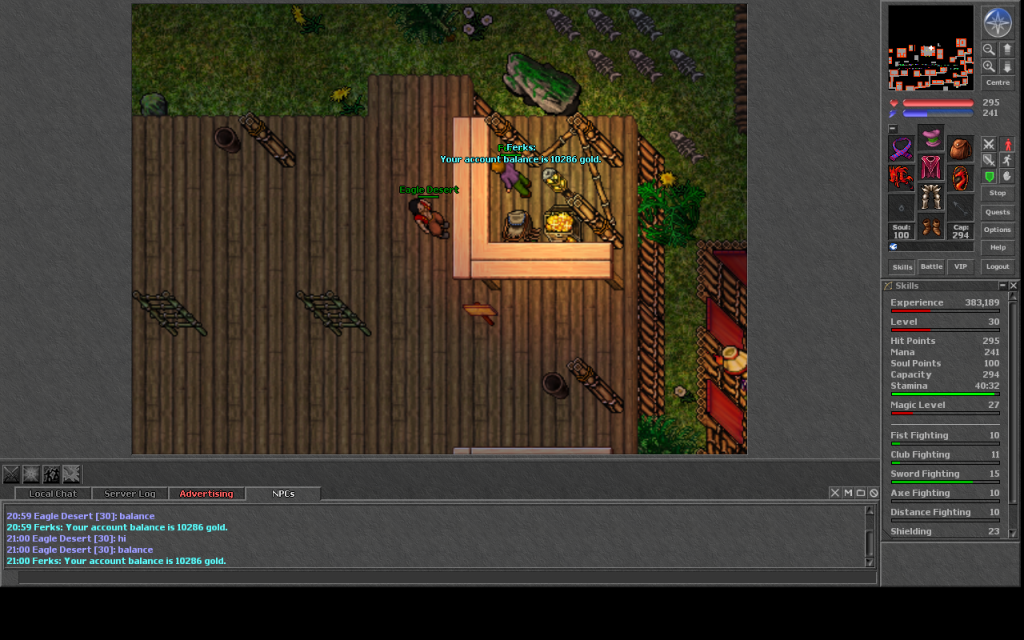The height and width of the screenshot is (640, 1024).
Task: Select the brown backpack slot
Action: click(960, 150)
